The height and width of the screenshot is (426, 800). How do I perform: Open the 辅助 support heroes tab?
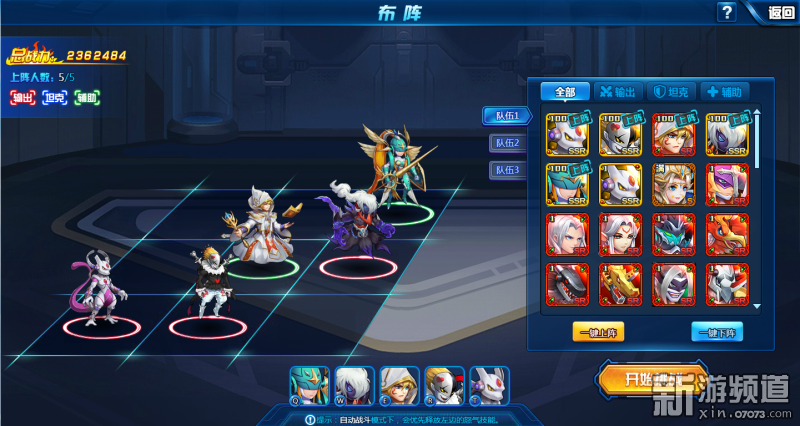(724, 92)
